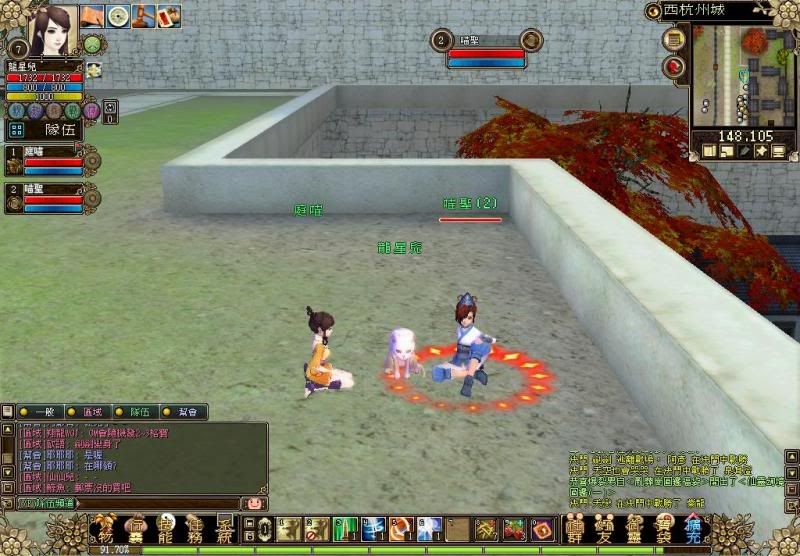Switch to the 隊伍 chat tab
The image size is (800, 556).
139,412
